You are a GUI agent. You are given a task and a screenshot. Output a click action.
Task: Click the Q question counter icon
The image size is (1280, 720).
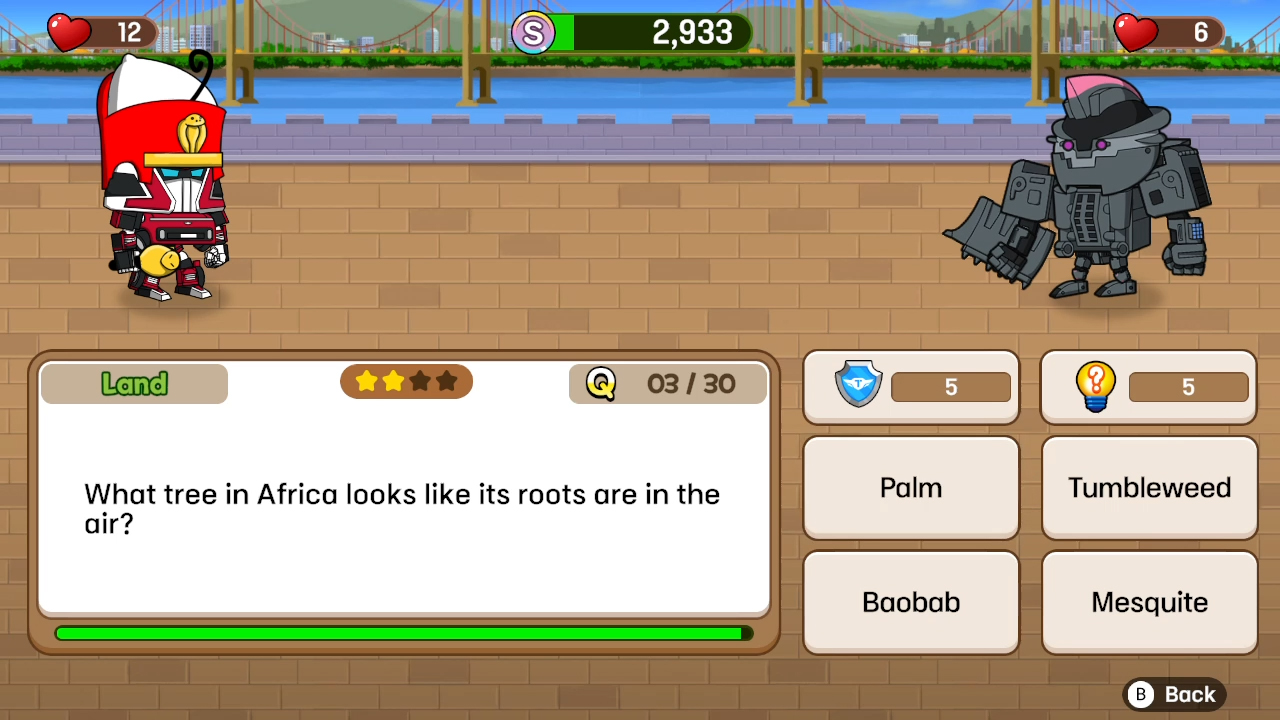(x=601, y=383)
